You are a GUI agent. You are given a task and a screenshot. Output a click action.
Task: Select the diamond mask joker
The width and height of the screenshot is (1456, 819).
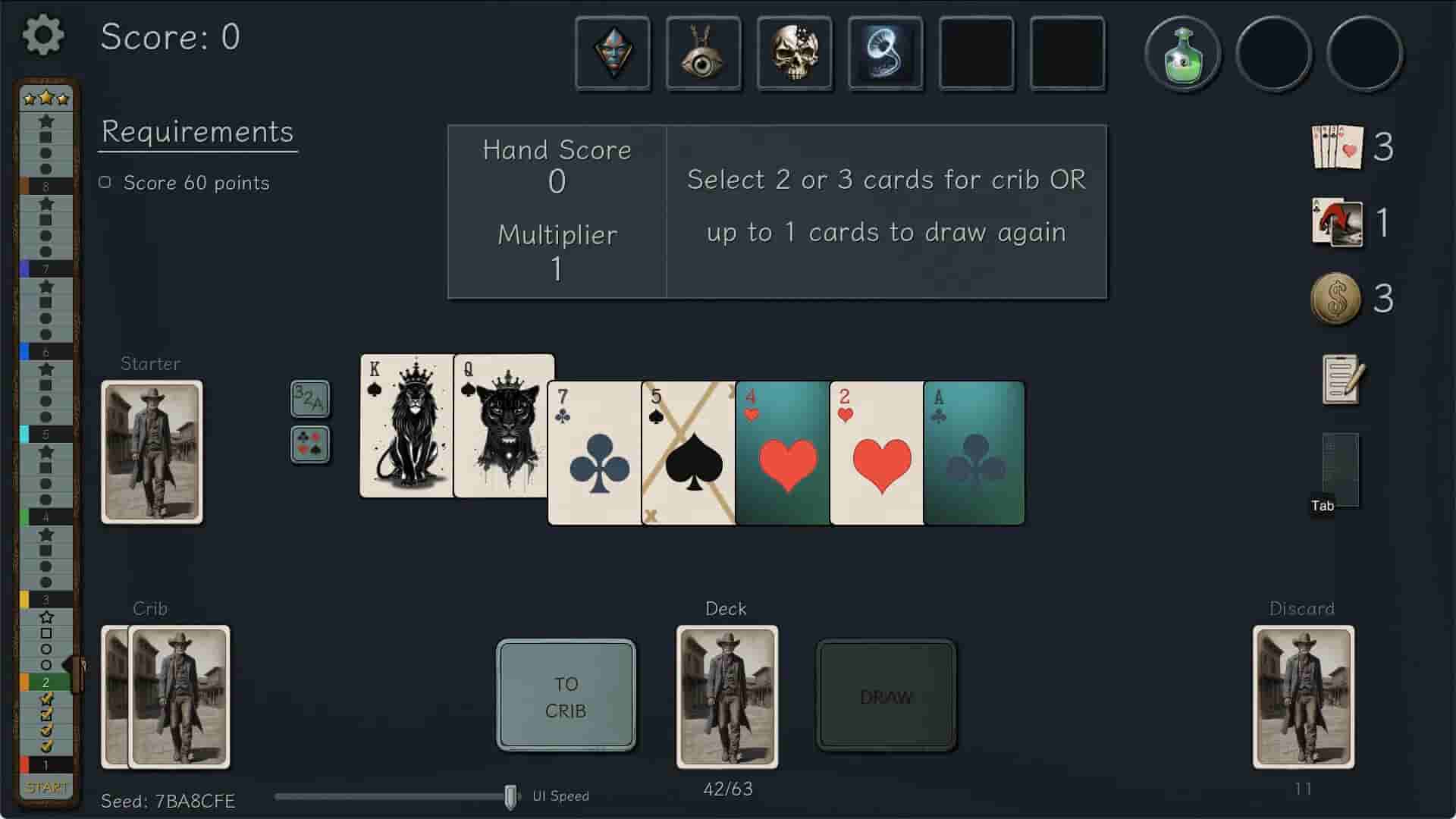coord(613,53)
